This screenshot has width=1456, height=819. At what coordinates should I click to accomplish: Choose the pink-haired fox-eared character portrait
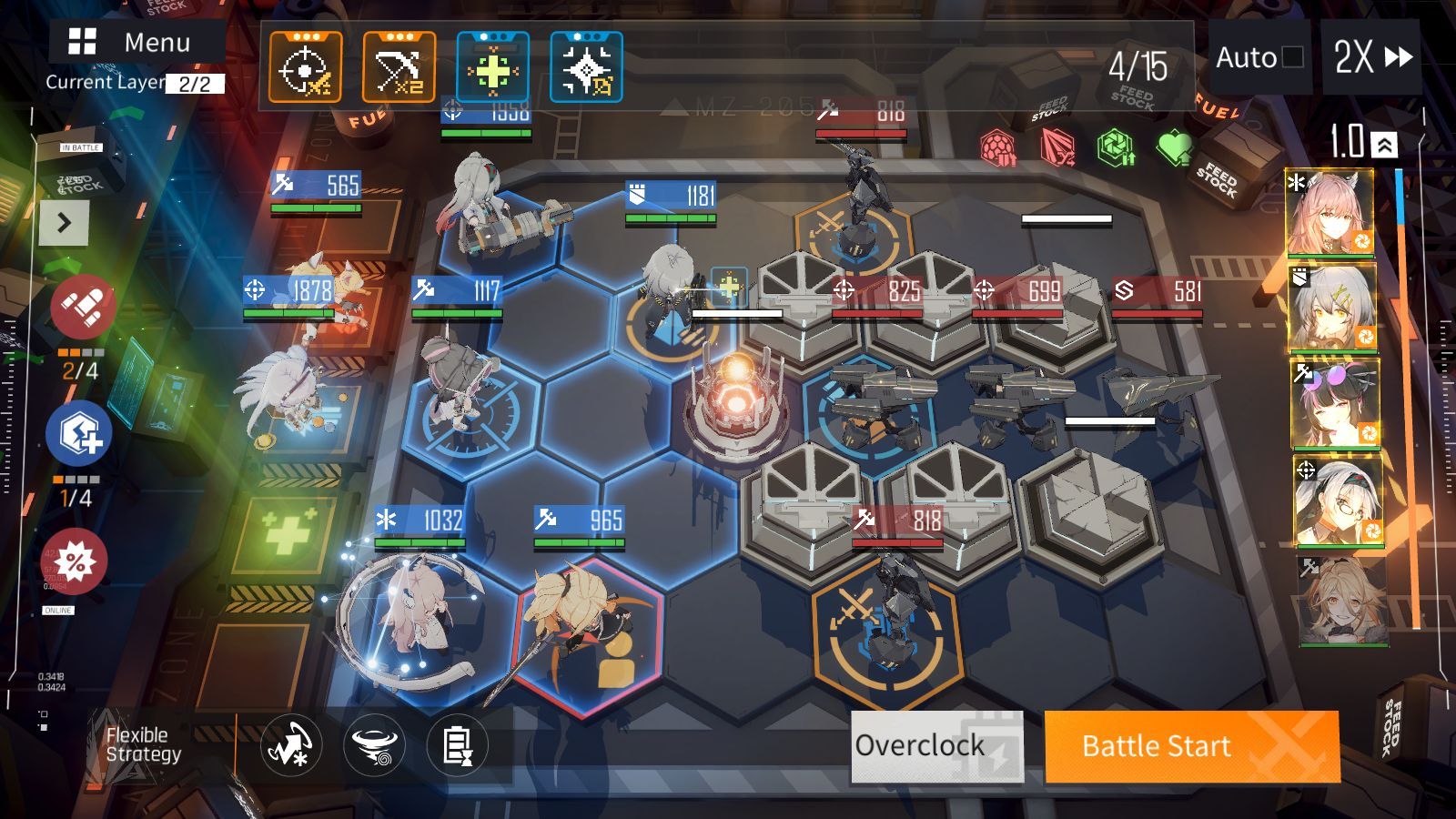(x=1330, y=213)
